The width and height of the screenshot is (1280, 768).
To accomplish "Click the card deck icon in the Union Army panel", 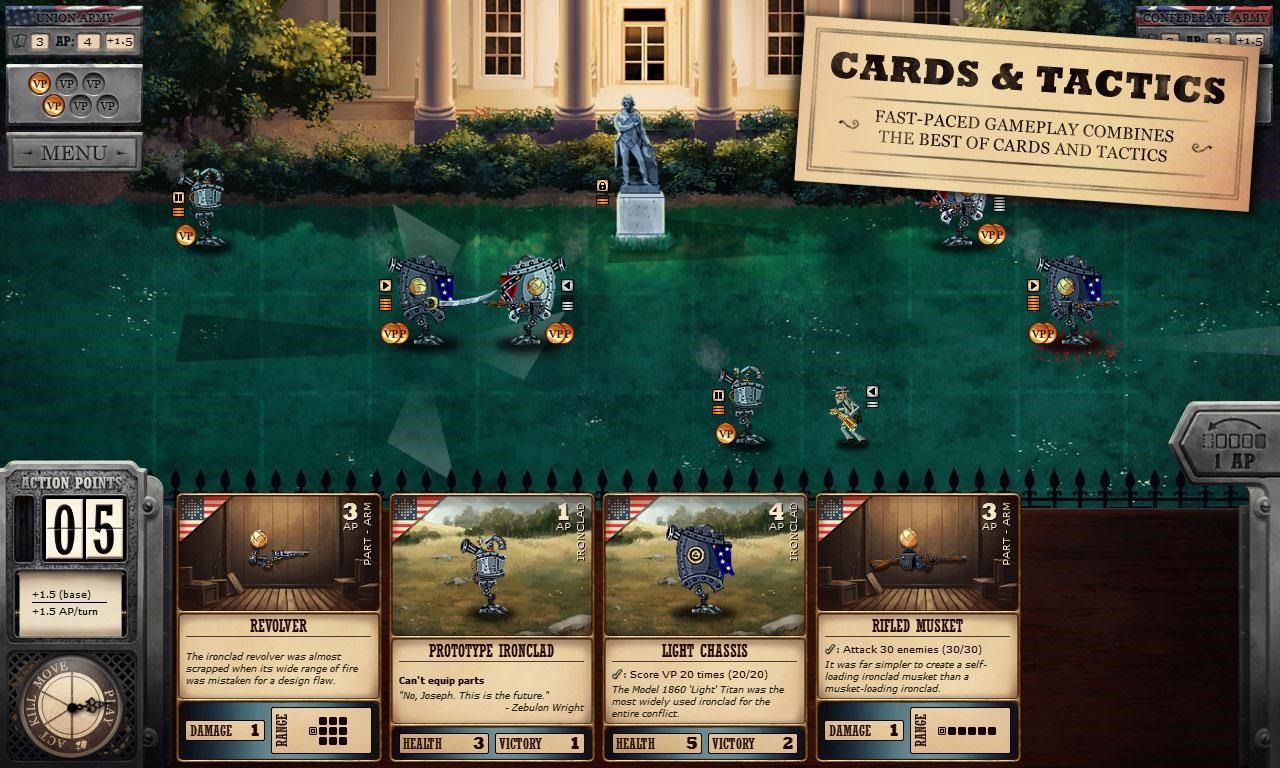I will [22, 42].
